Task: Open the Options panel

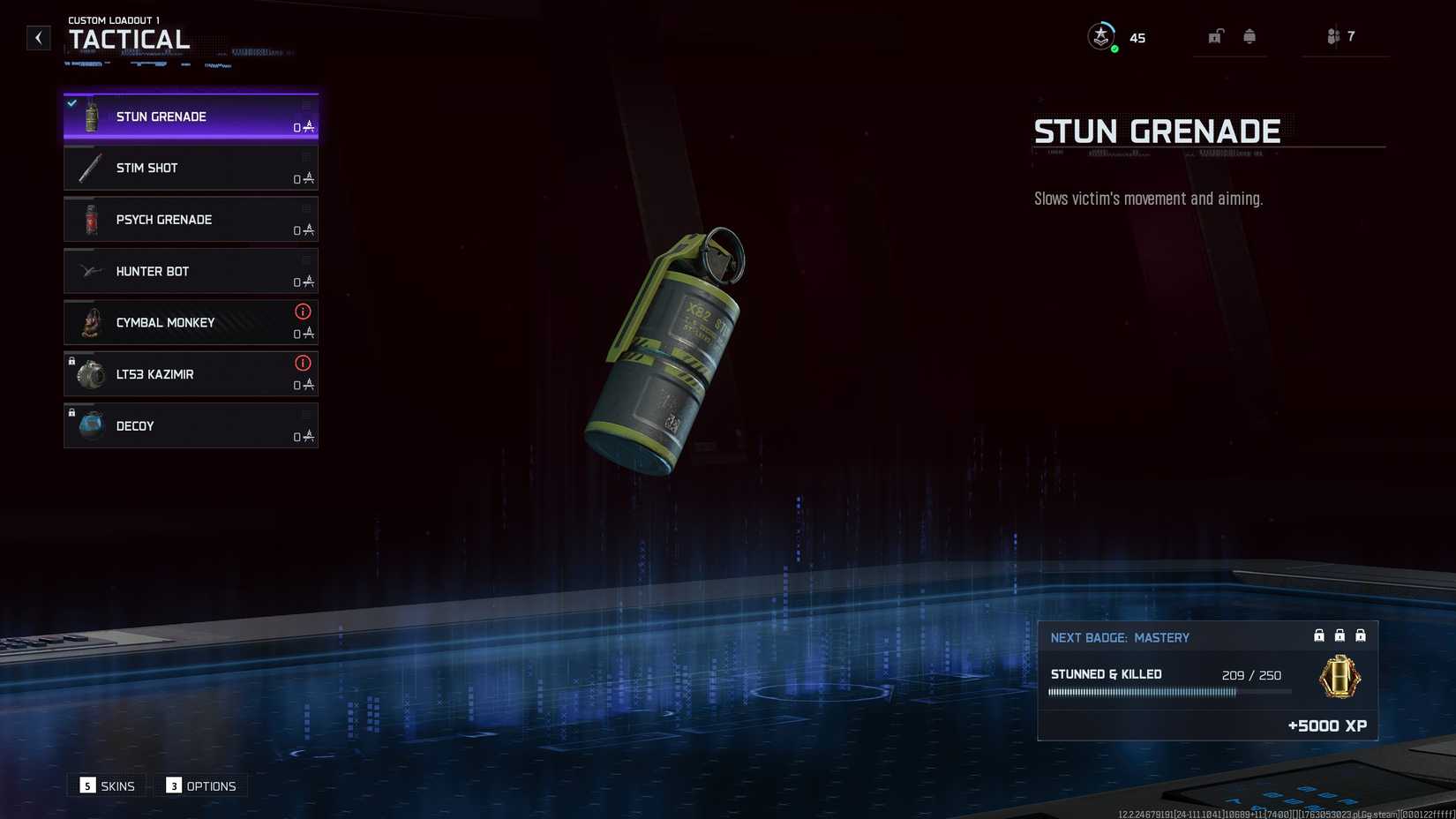Action: pyautogui.click(x=200, y=785)
